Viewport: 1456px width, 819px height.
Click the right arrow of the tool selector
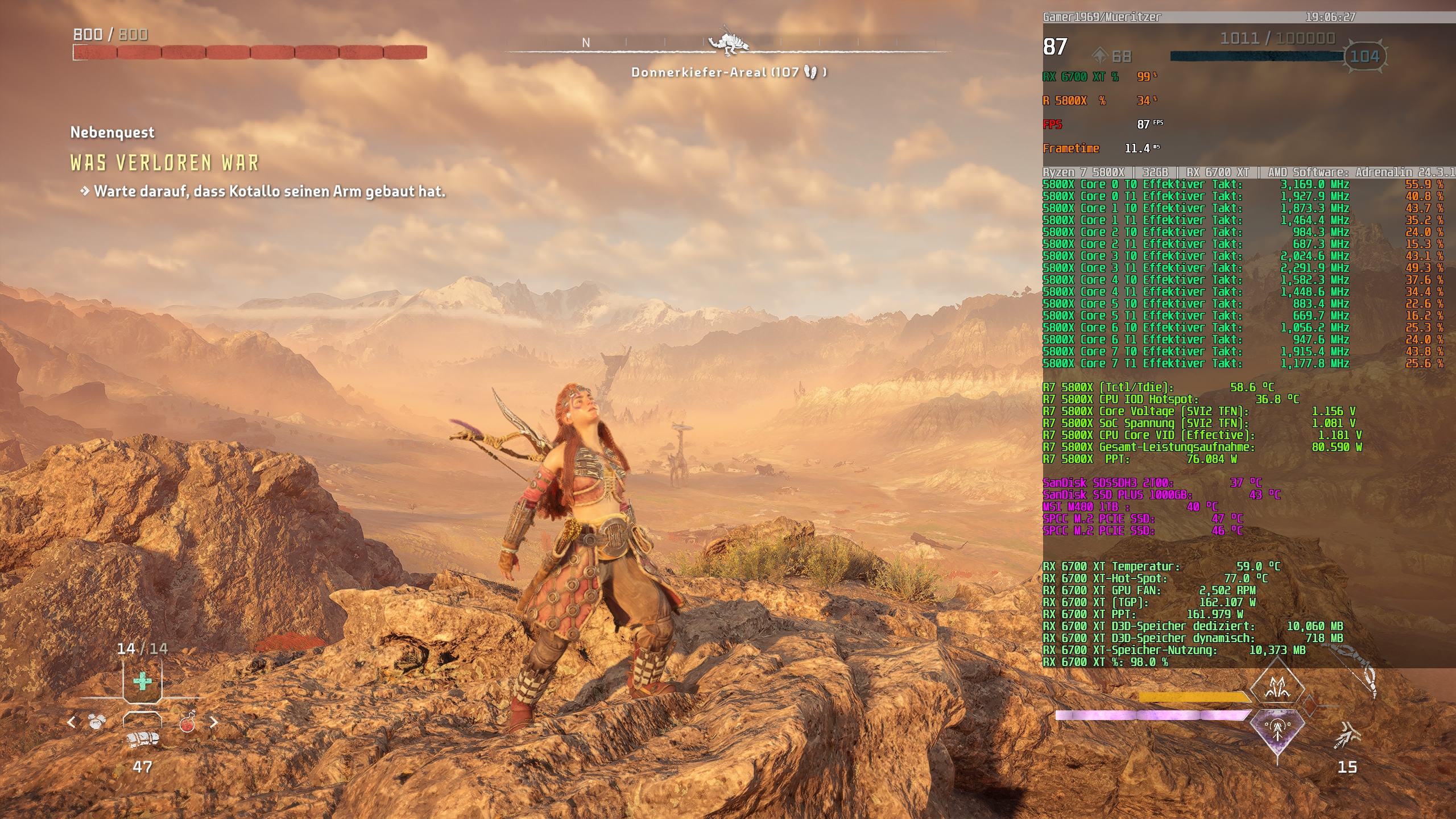tap(214, 722)
